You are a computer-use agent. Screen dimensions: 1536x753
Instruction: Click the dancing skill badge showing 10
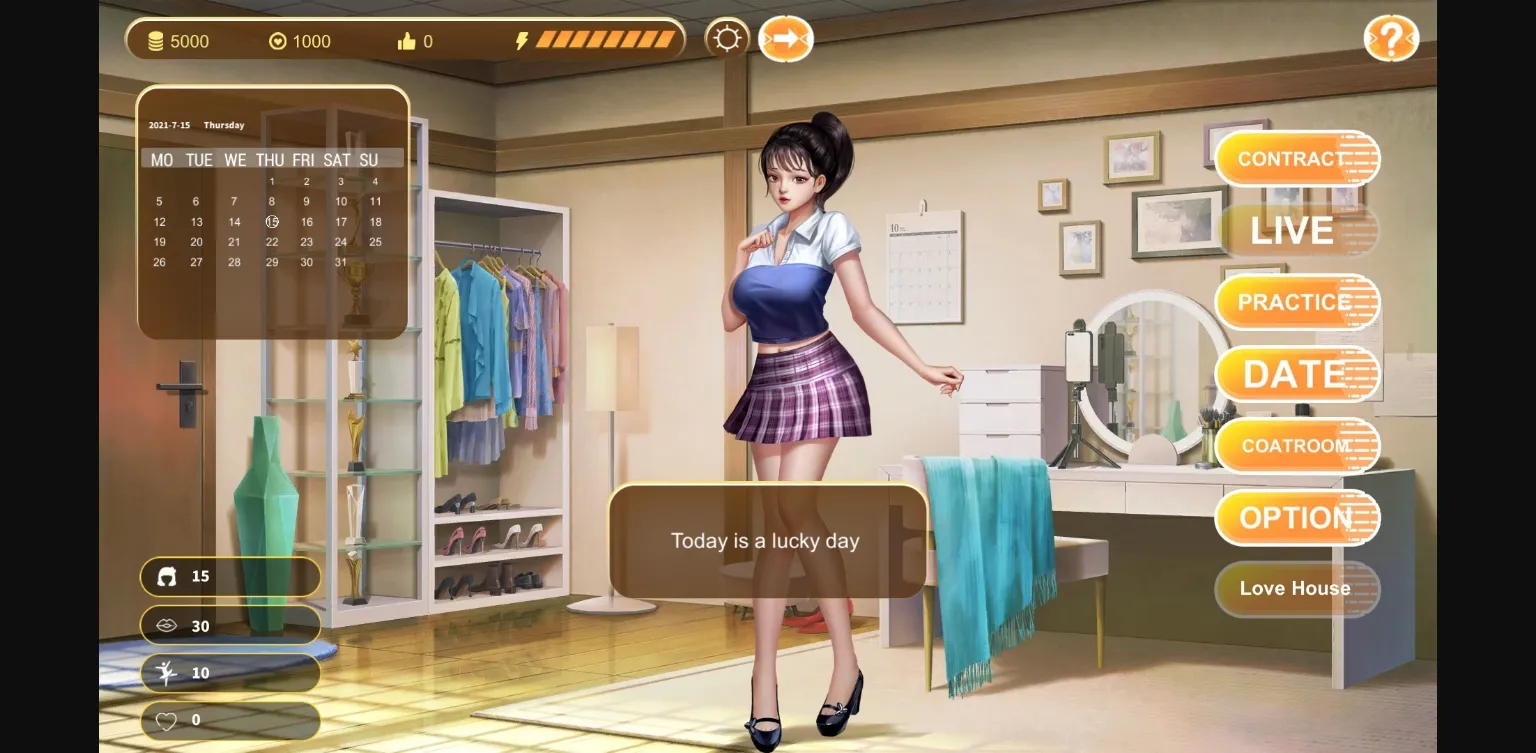pyautogui.click(x=230, y=672)
